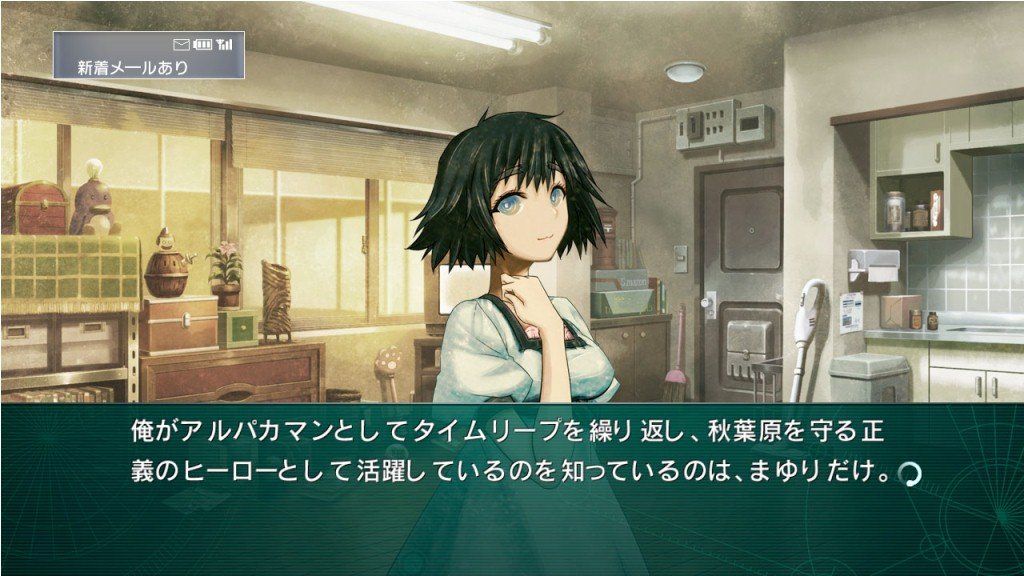Image resolution: width=1024 pixels, height=576 pixels.
Task: Click the circular continue indicator after まゆりだけ。
Action: tap(909, 472)
